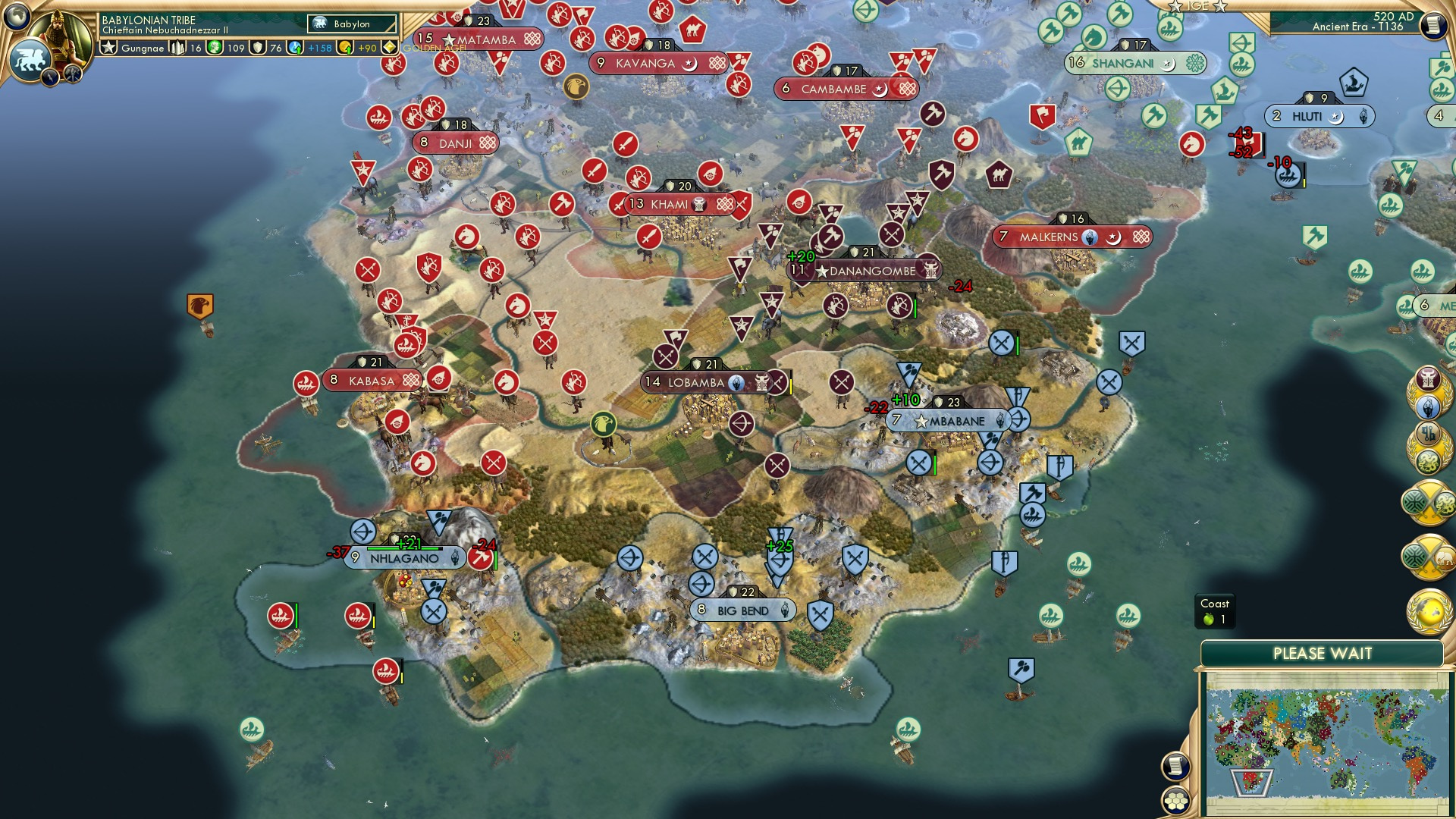Open strategic view with the hex grid icon
The height and width of the screenshot is (819, 1456).
tap(1175, 801)
